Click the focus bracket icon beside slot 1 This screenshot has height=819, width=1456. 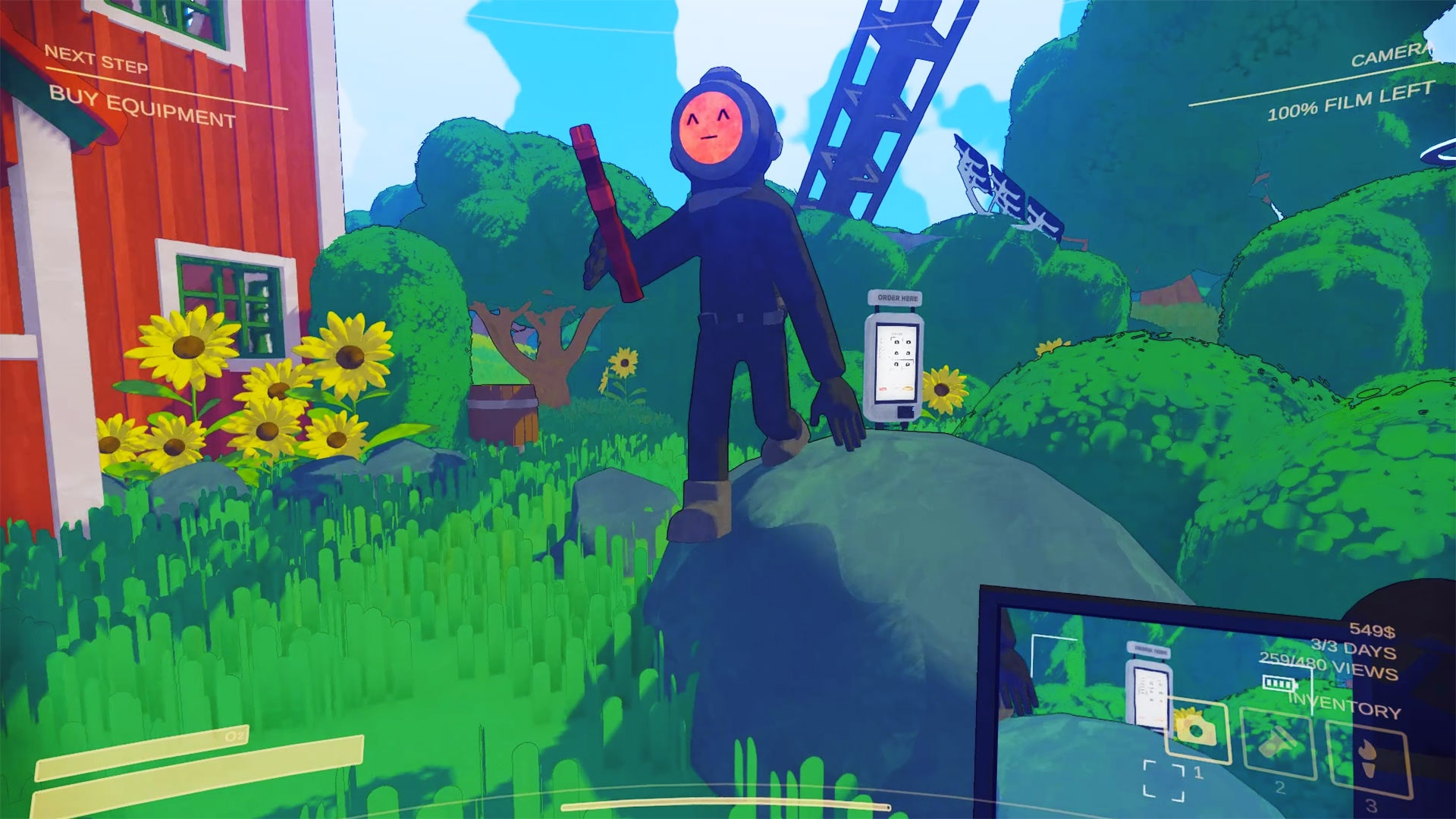click(1164, 781)
